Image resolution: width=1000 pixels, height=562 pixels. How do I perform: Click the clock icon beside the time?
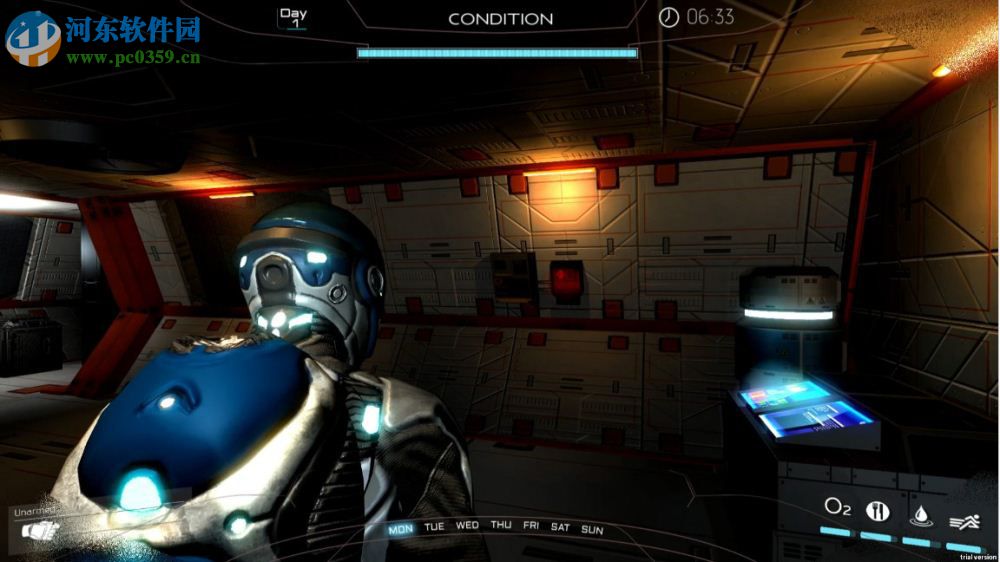pos(668,17)
